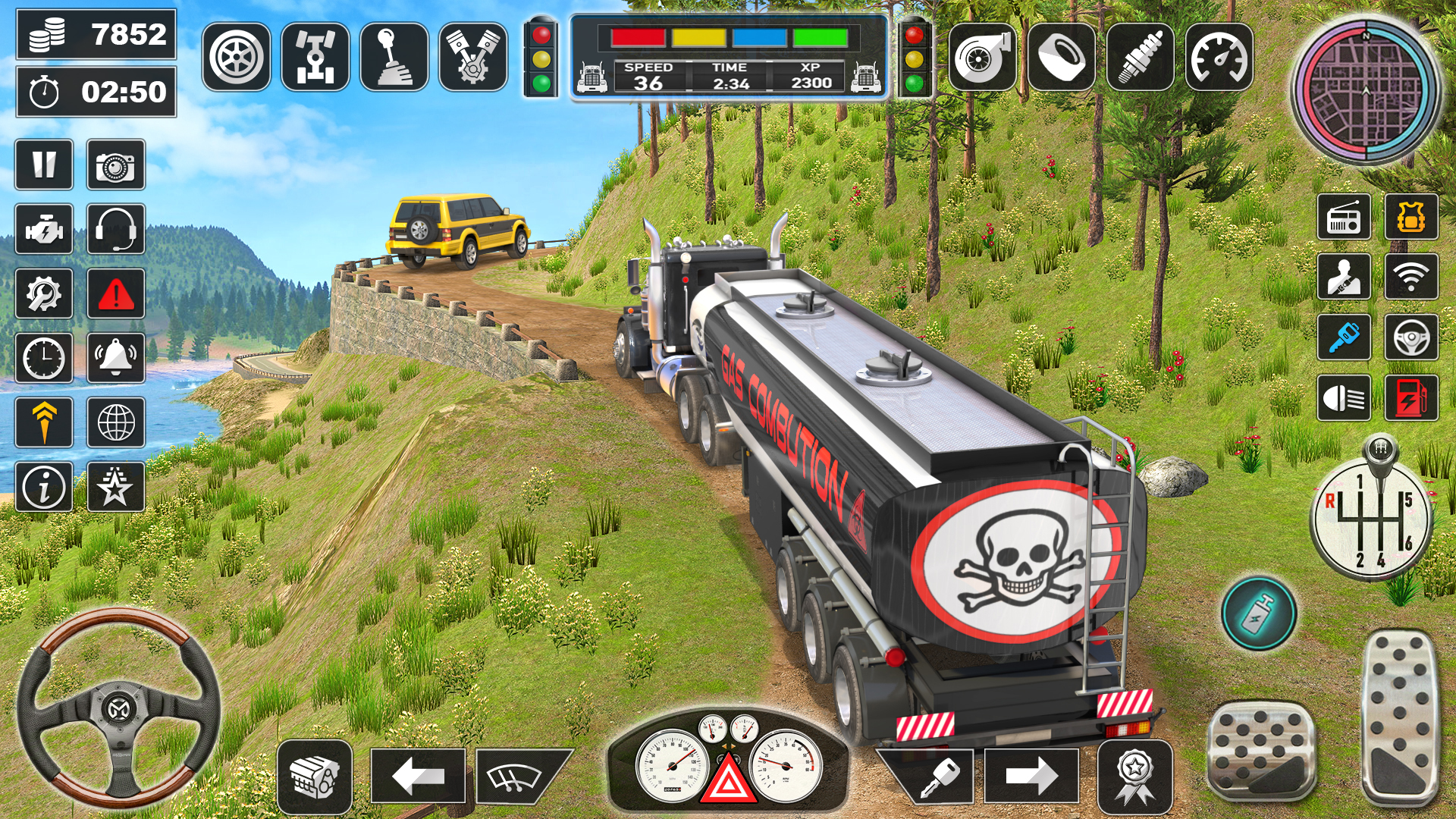
Task: Tap the headset support icon
Action: point(115,229)
